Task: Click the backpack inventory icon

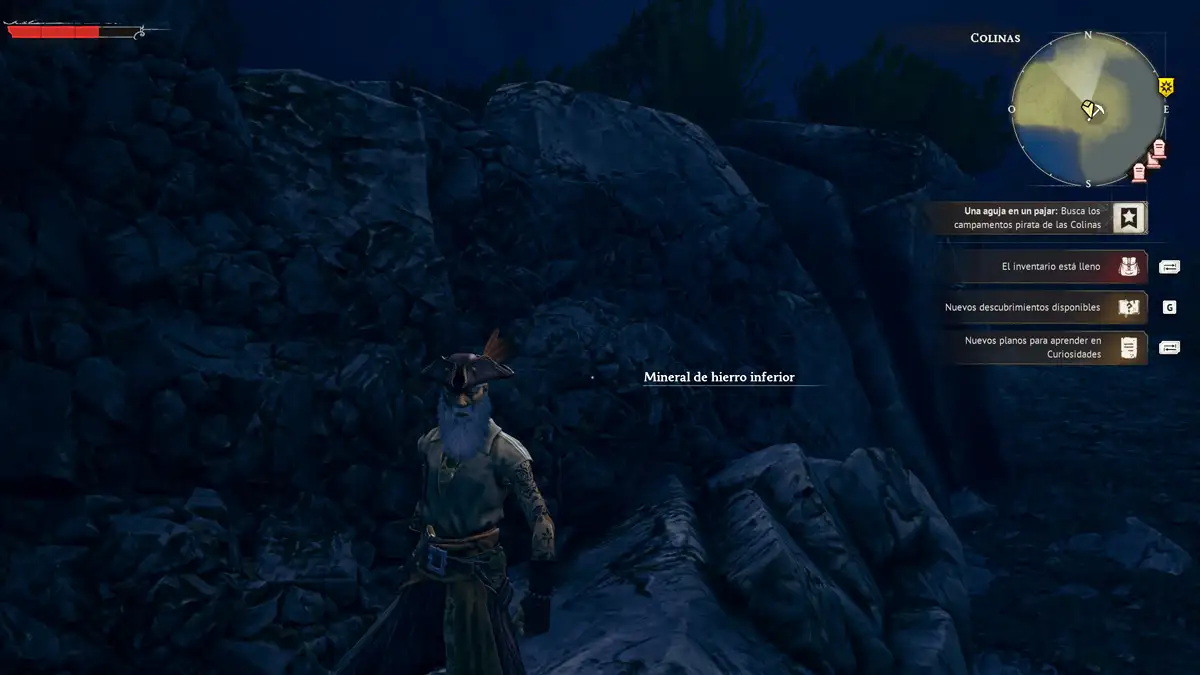Action: click(1130, 267)
